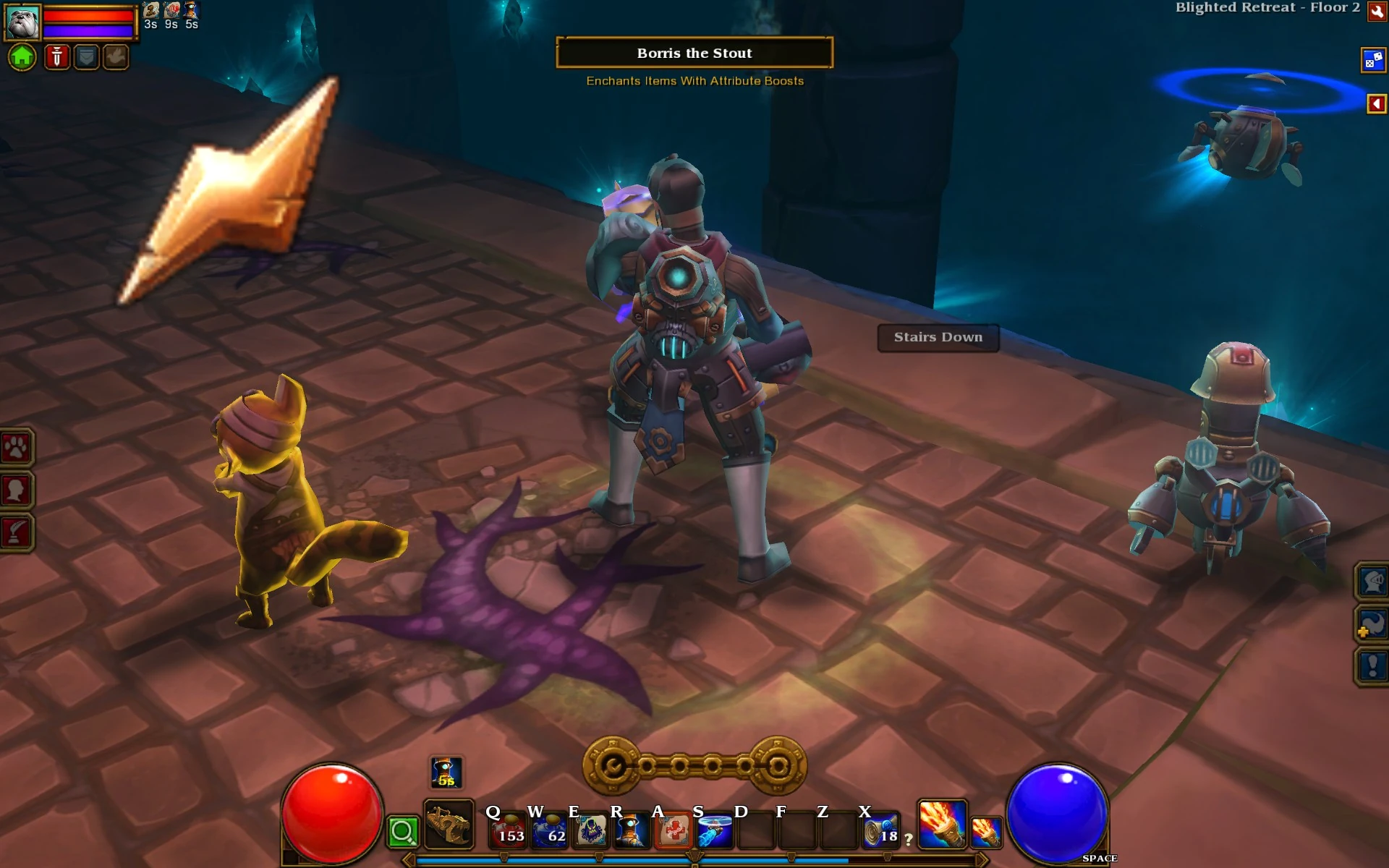Click the green town portal arrow icon
This screenshot has height=868, width=1389.
tap(22, 56)
